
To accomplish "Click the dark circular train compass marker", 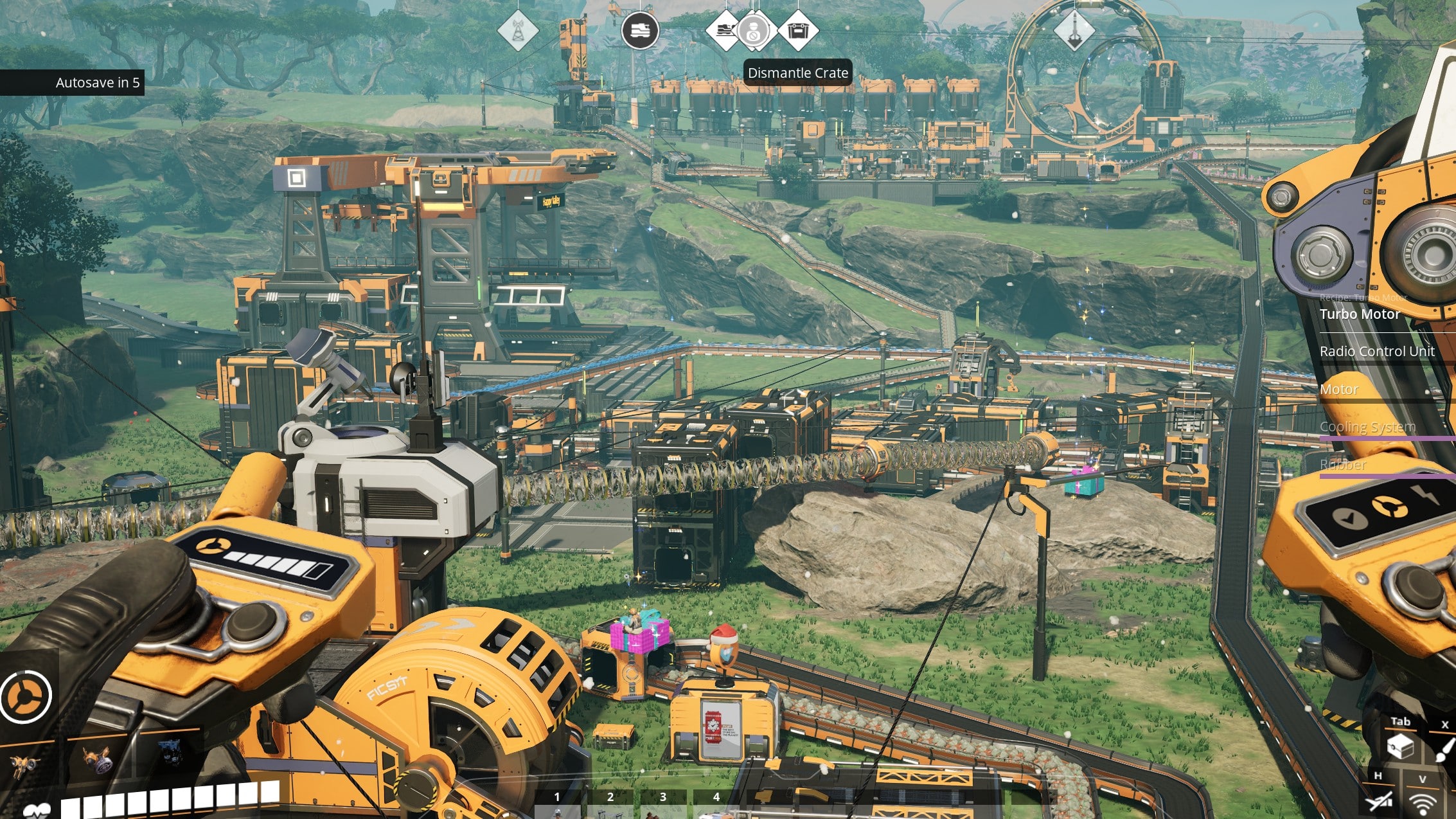I will point(639,30).
